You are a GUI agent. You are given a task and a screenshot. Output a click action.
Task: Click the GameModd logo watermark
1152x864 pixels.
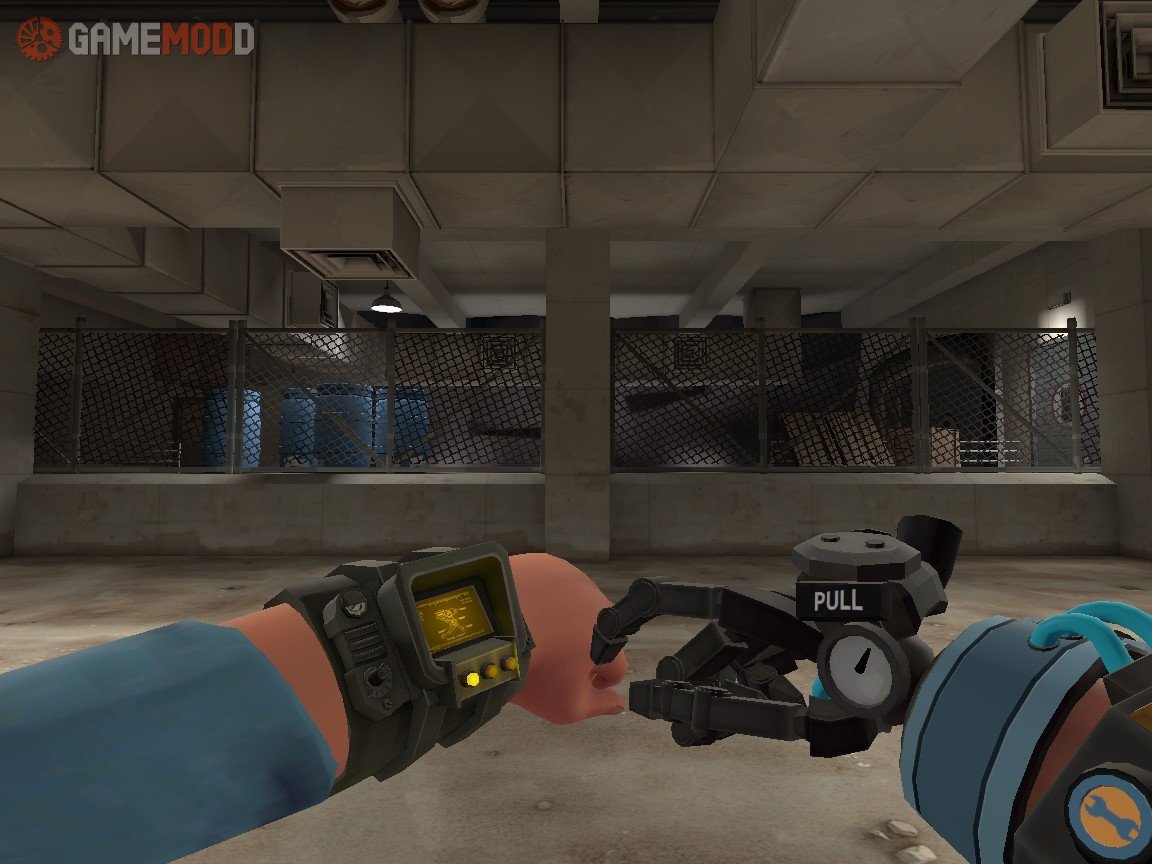pos(134,39)
